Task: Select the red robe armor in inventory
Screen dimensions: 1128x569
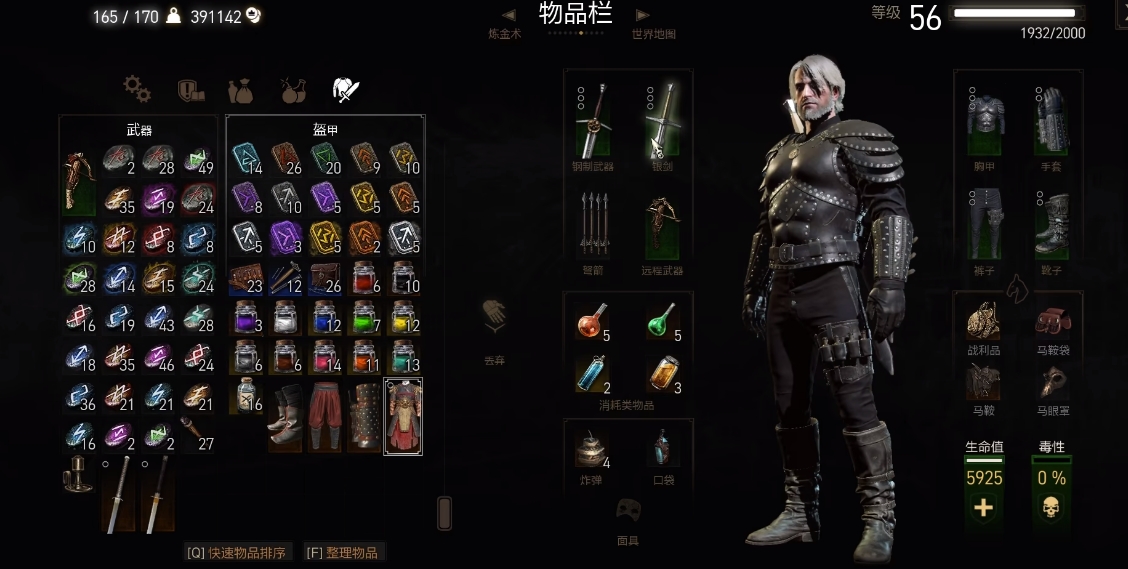Action: coord(404,416)
